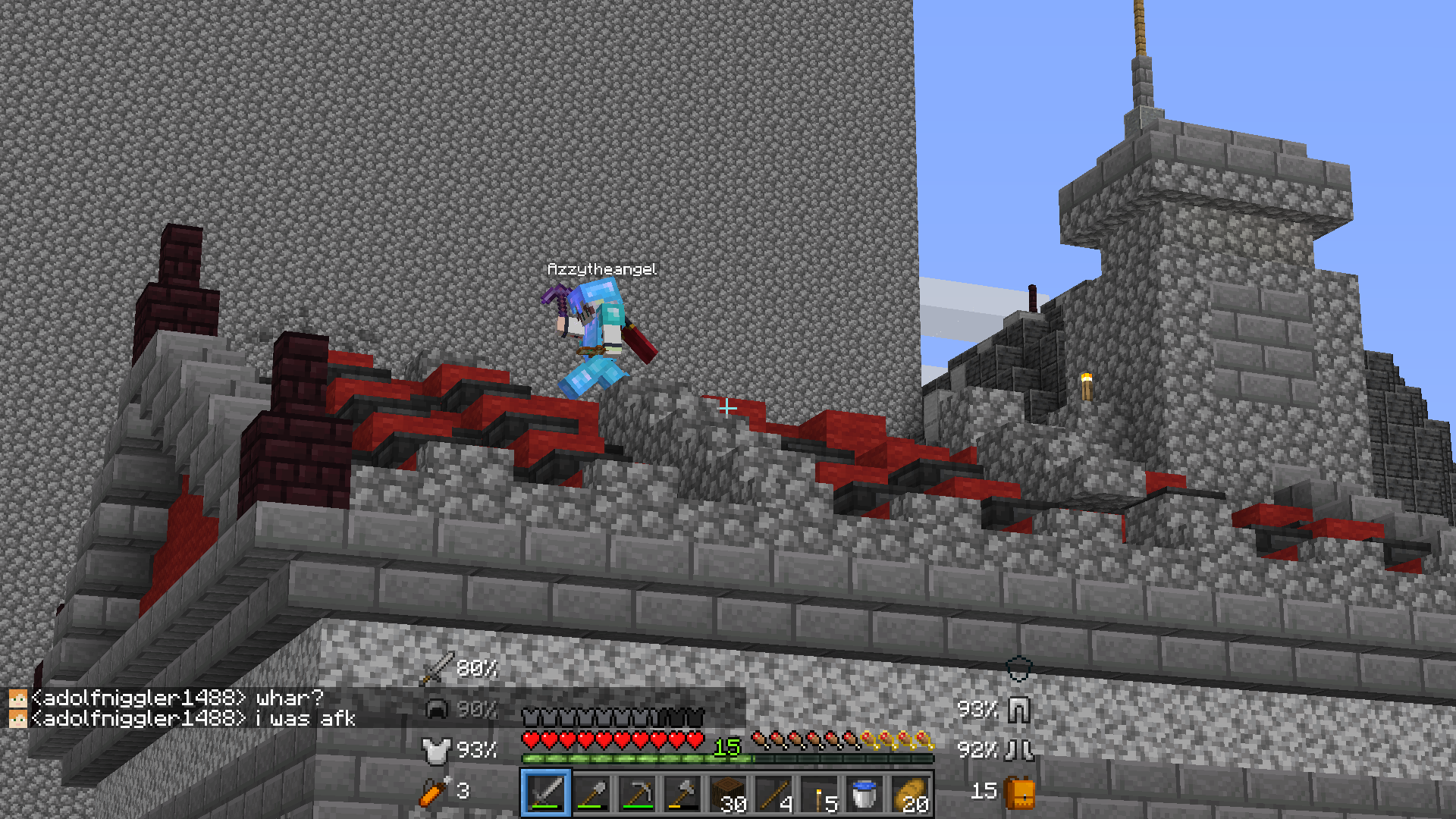Viewport: 1456px width, 819px height.
Task: Select the torches hotbar slot
Action: point(819,794)
